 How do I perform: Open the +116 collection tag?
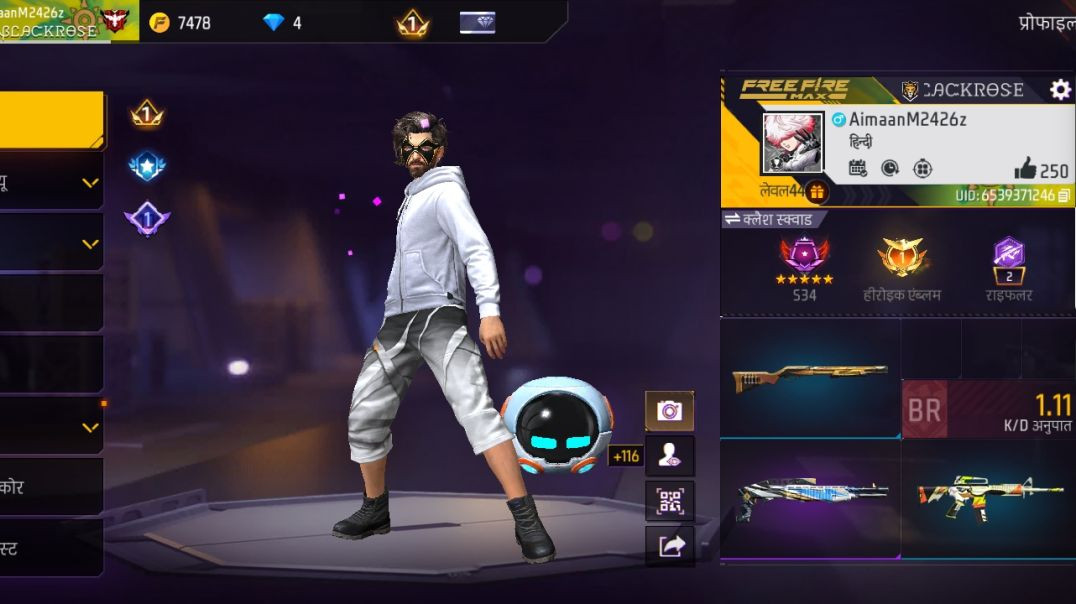point(624,456)
